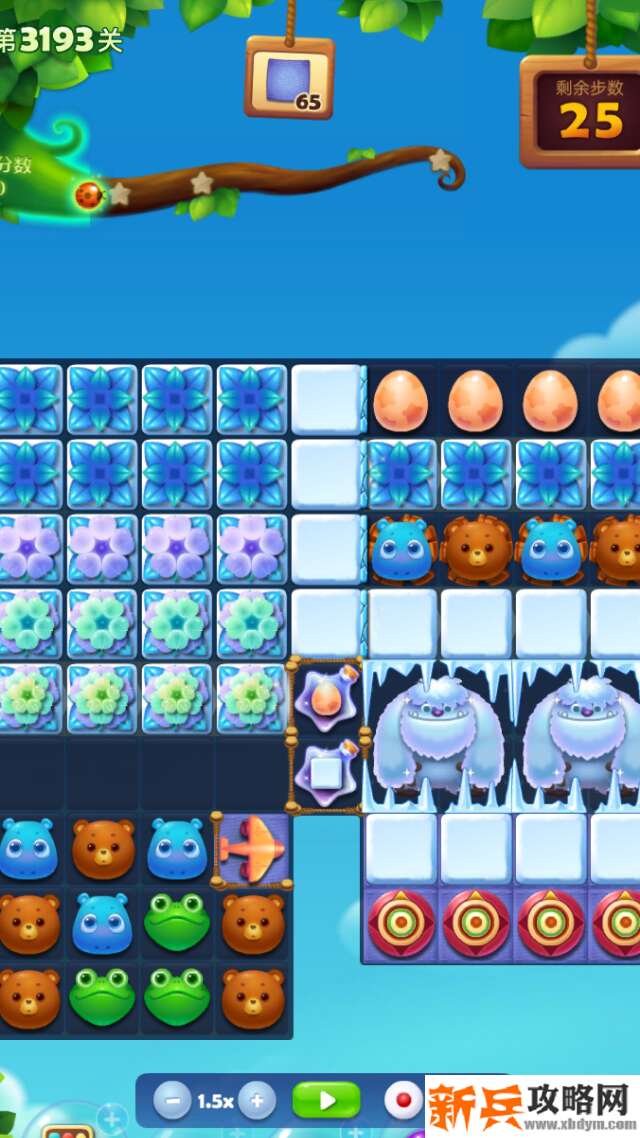Increase the playback speed with the plus button
This screenshot has height=1138, width=640.
[257, 1102]
